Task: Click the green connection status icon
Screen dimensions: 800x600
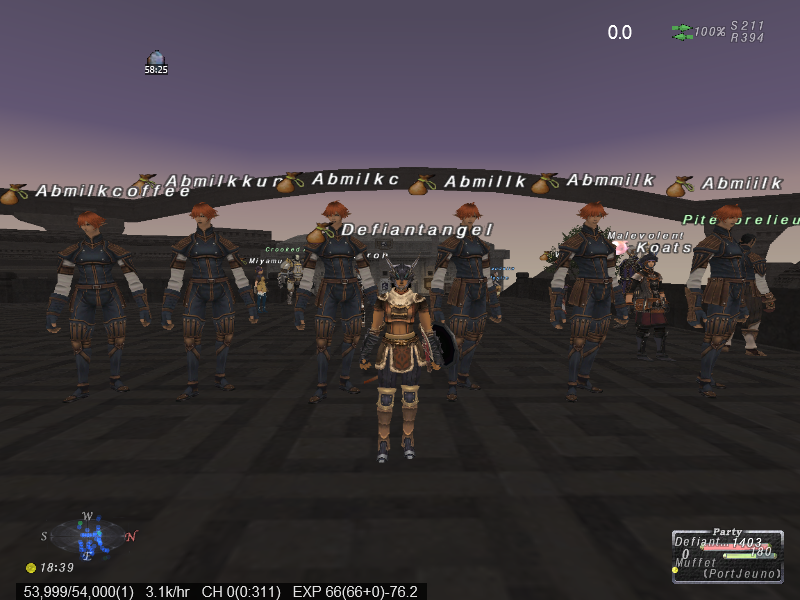Action: [x=682, y=32]
